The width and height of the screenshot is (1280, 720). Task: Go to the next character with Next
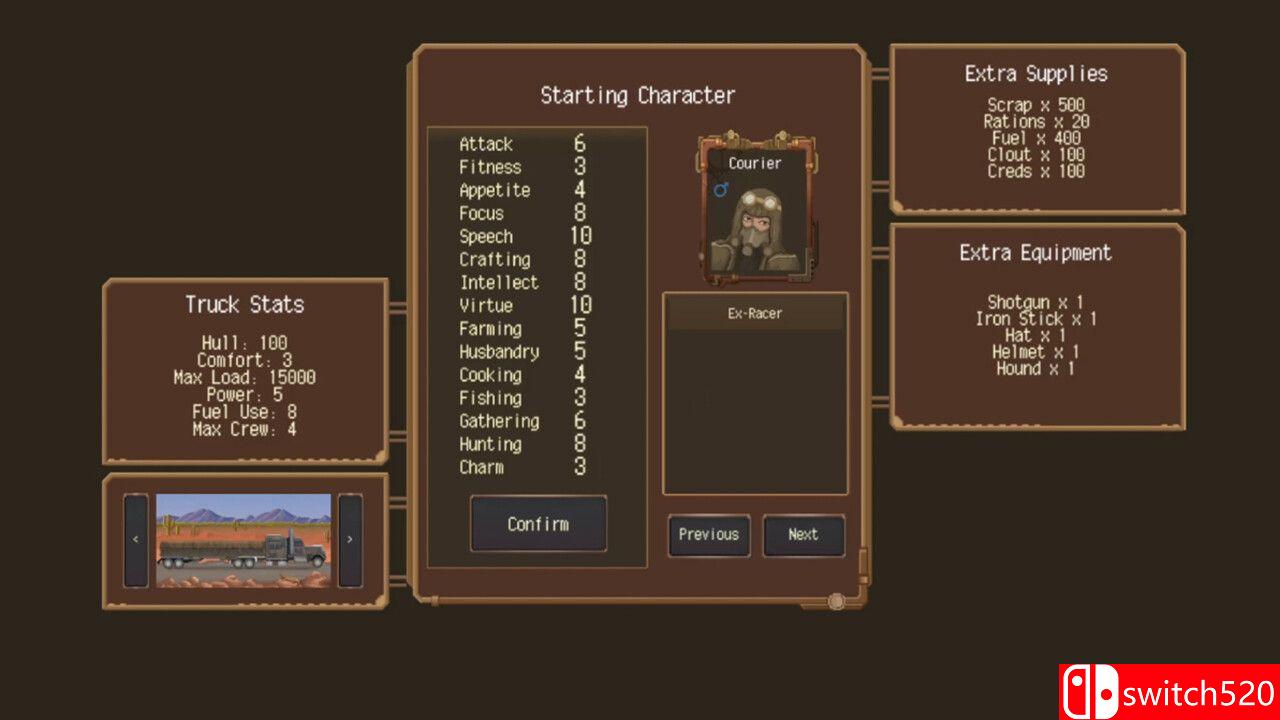click(804, 536)
